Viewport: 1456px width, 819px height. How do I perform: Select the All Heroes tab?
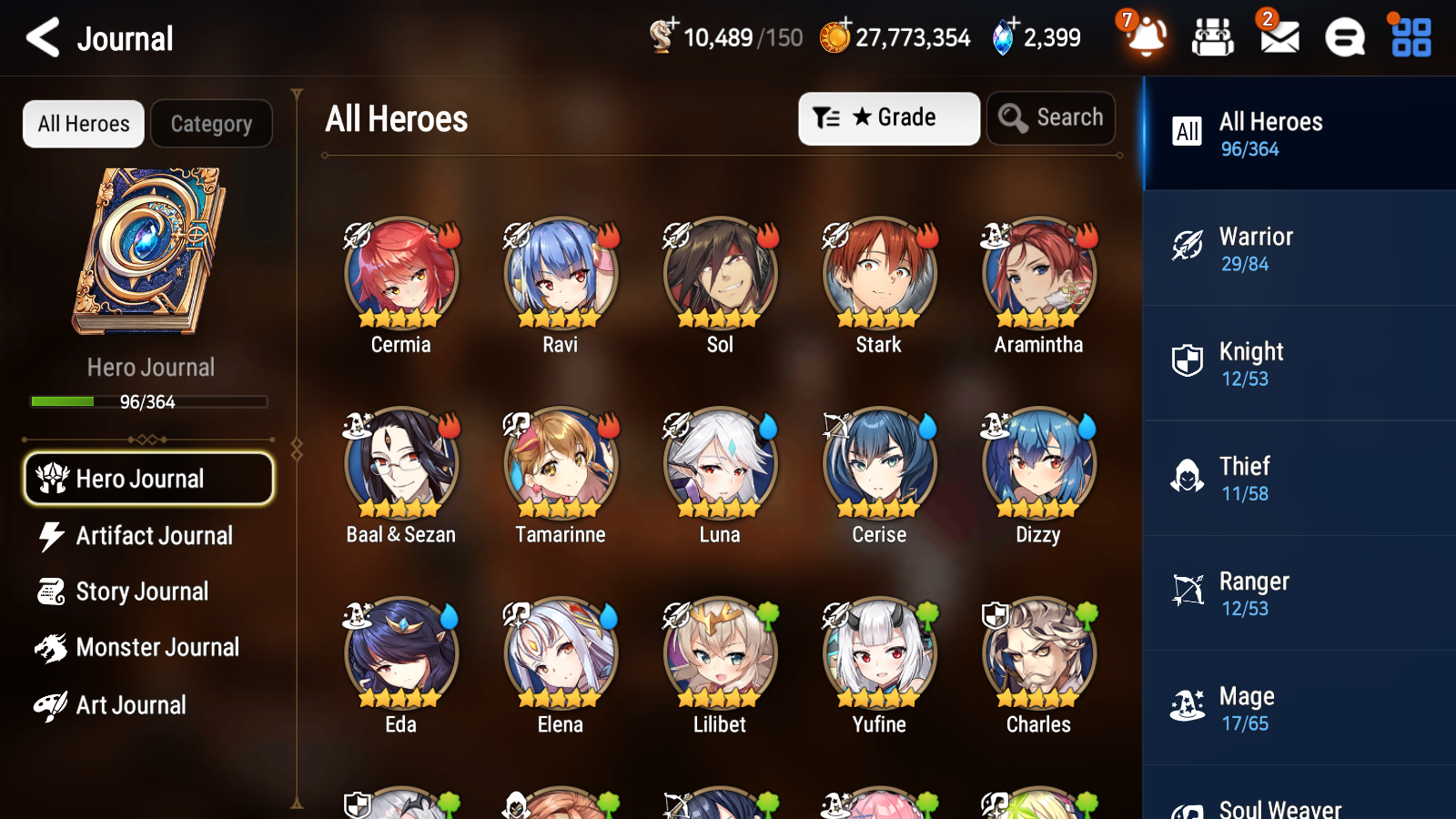83,124
